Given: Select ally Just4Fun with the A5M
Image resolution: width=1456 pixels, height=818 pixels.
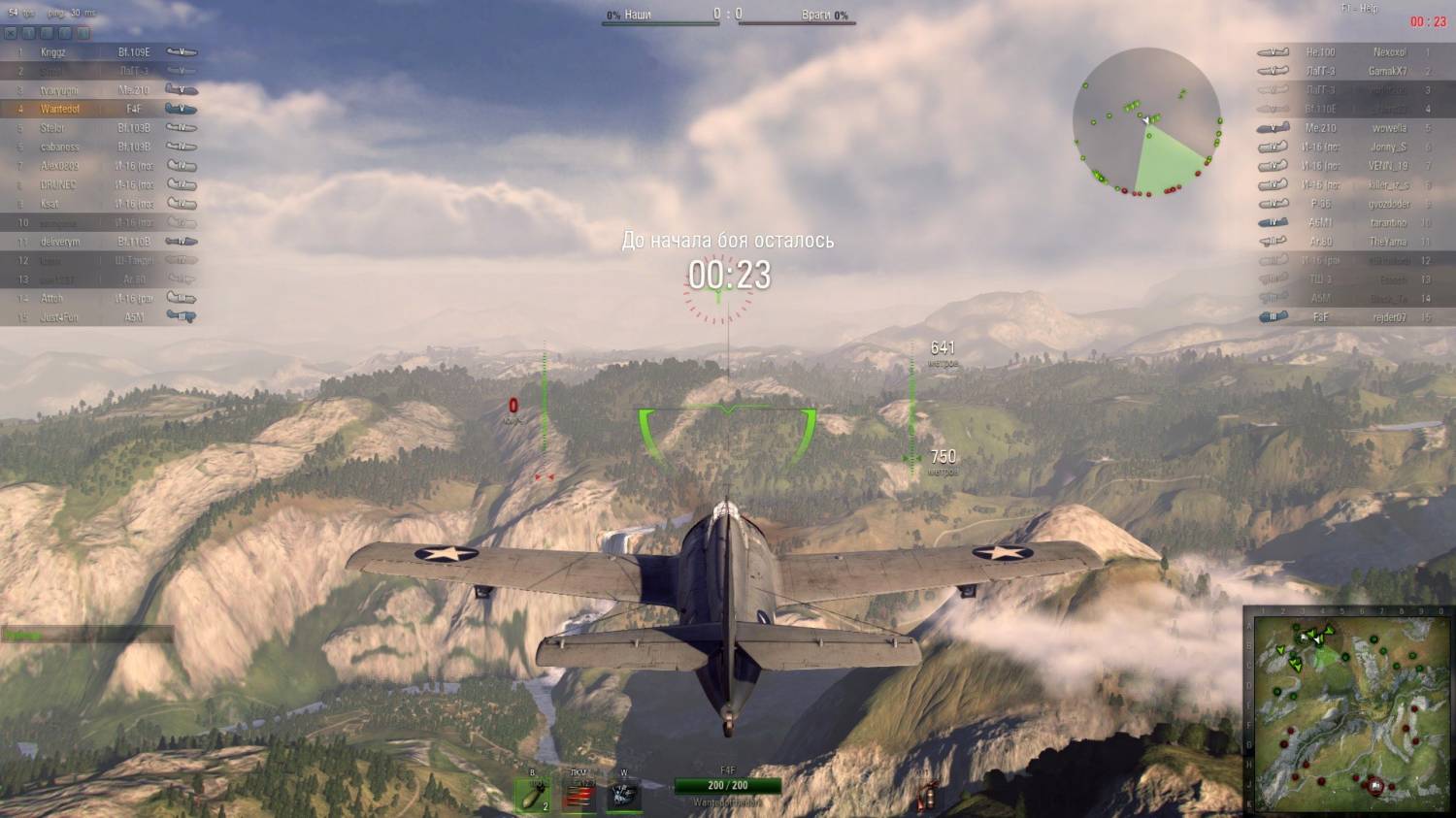Looking at the screenshot, I should click(97, 317).
